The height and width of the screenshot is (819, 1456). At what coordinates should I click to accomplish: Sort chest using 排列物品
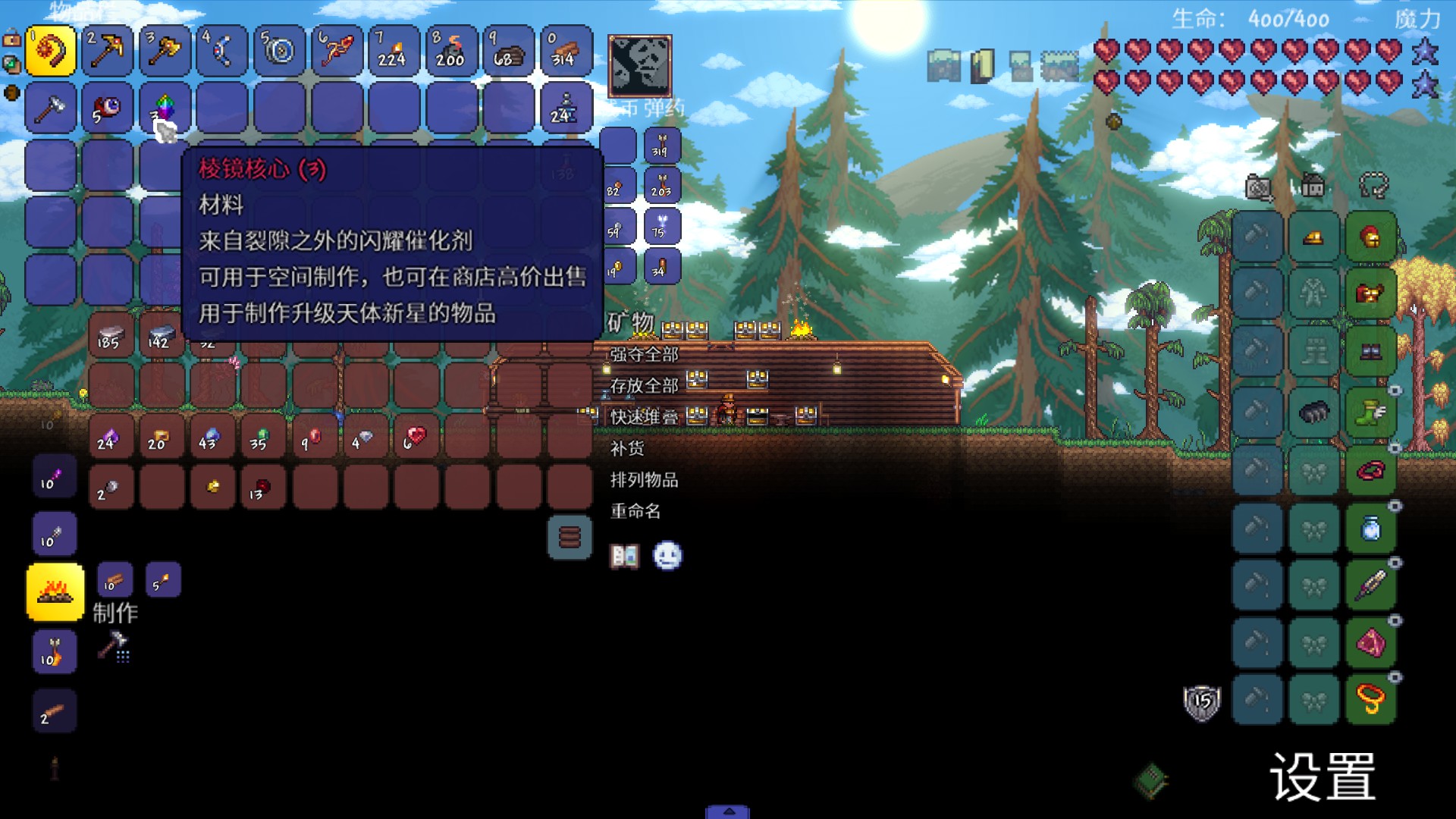coord(644,480)
